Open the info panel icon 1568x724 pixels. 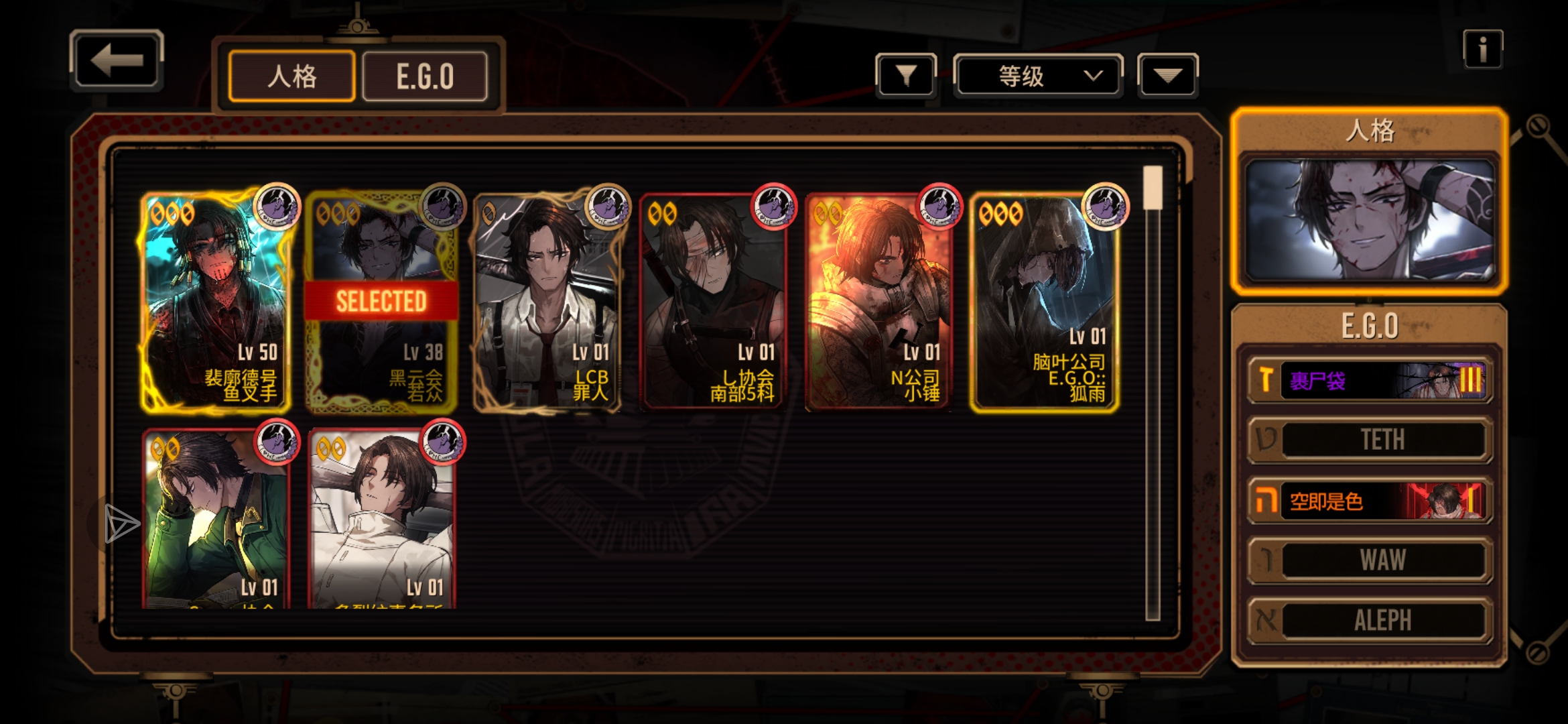pyautogui.click(x=1482, y=49)
